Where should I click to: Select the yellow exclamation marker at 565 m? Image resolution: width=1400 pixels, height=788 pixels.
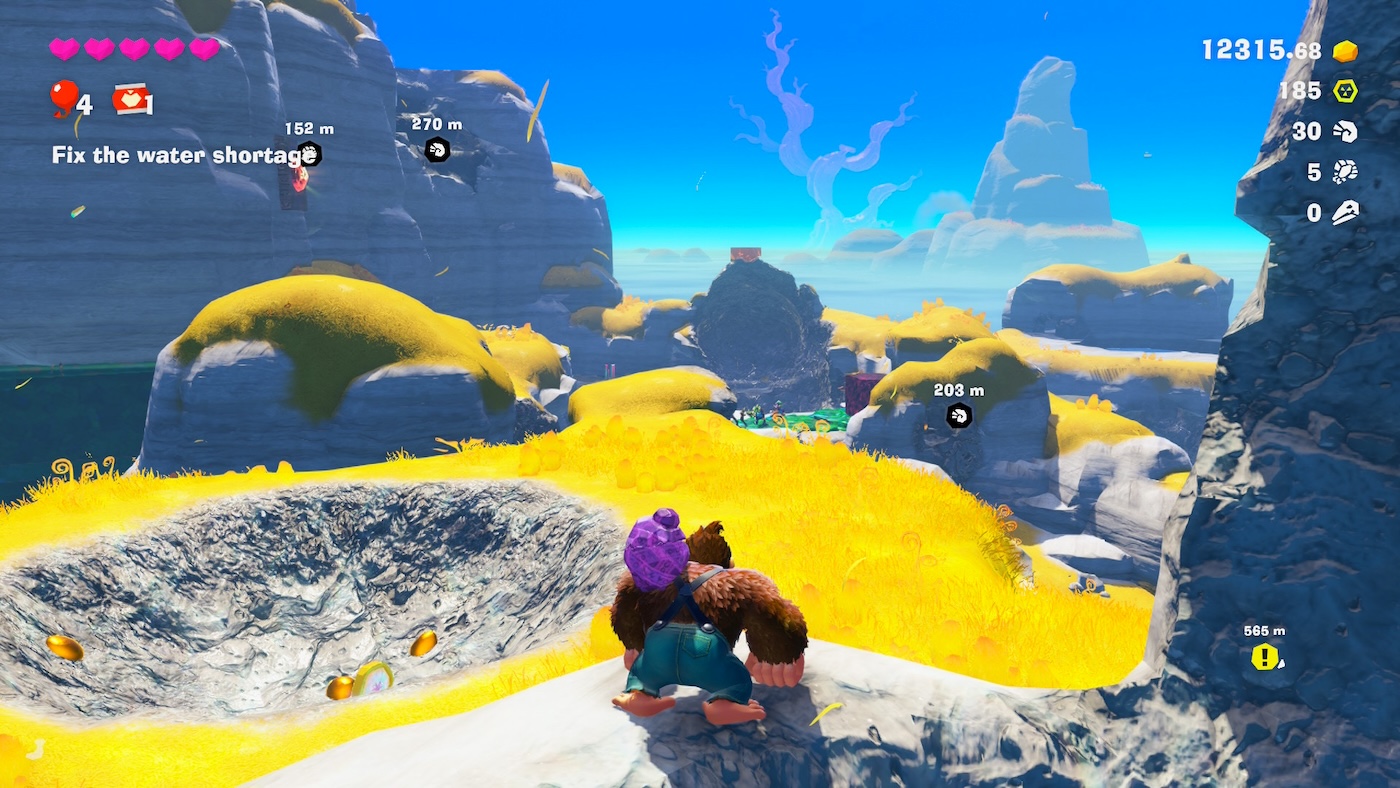click(1265, 657)
